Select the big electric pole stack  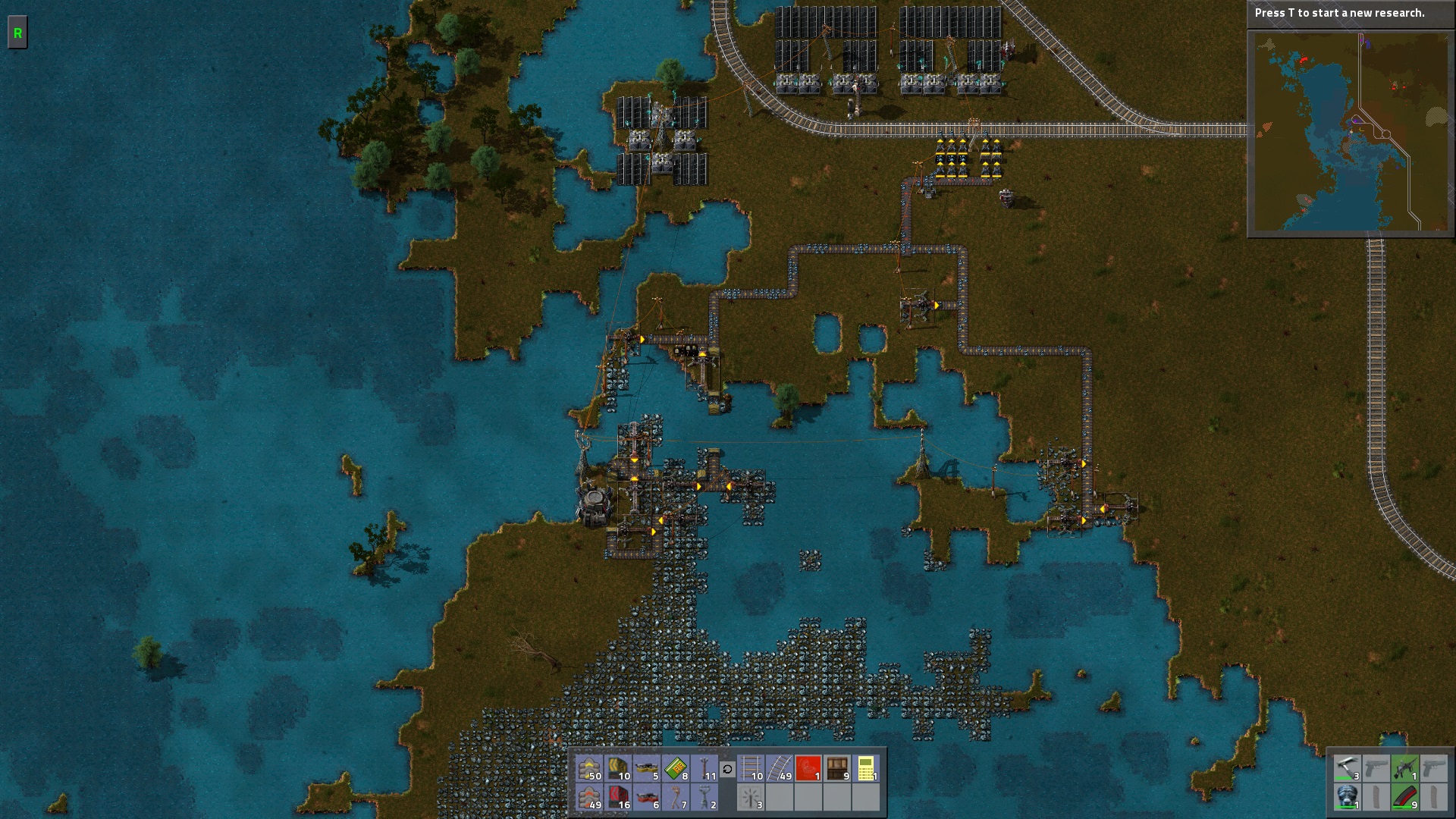click(x=705, y=798)
